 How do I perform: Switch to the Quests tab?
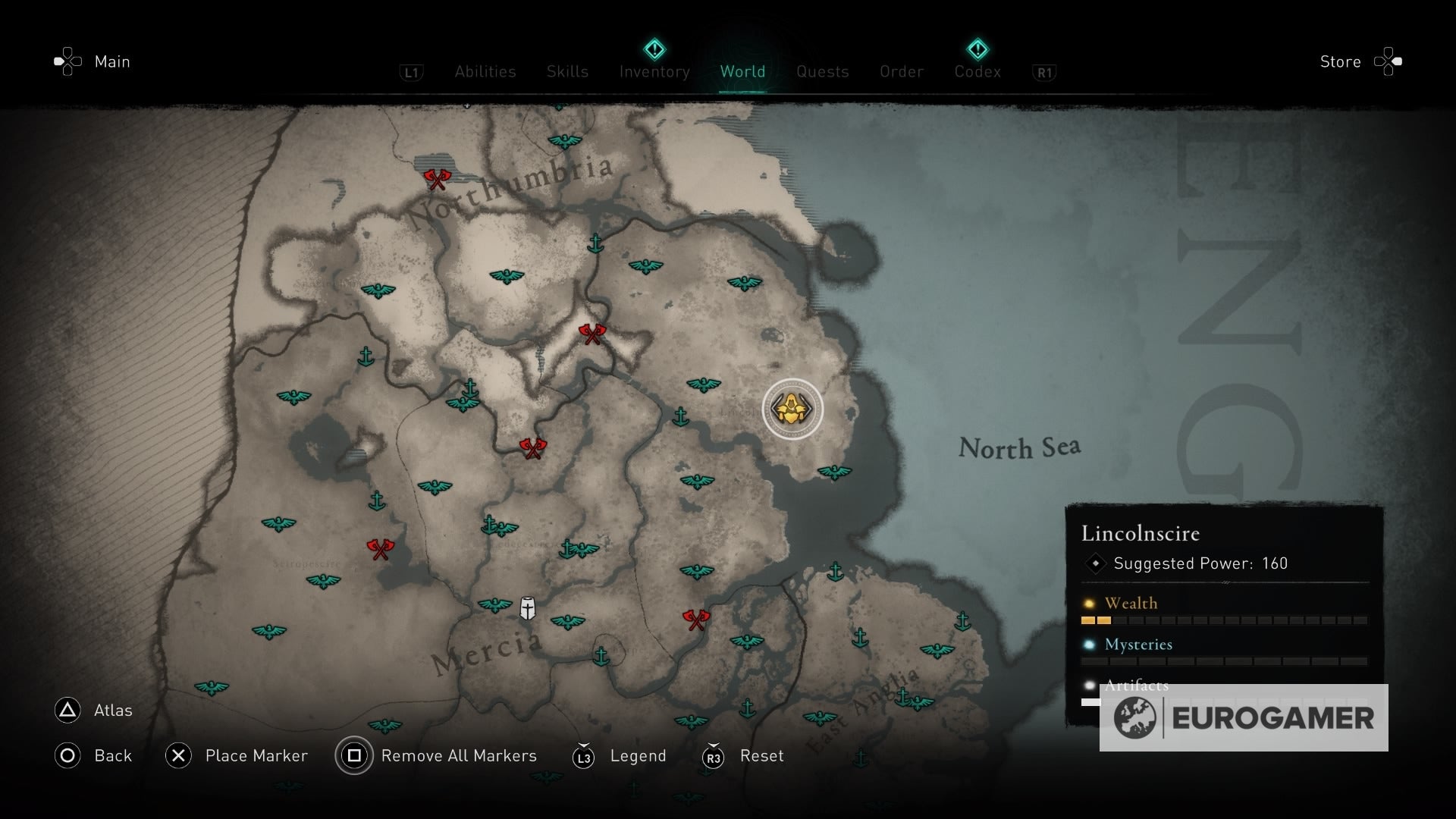(x=823, y=72)
